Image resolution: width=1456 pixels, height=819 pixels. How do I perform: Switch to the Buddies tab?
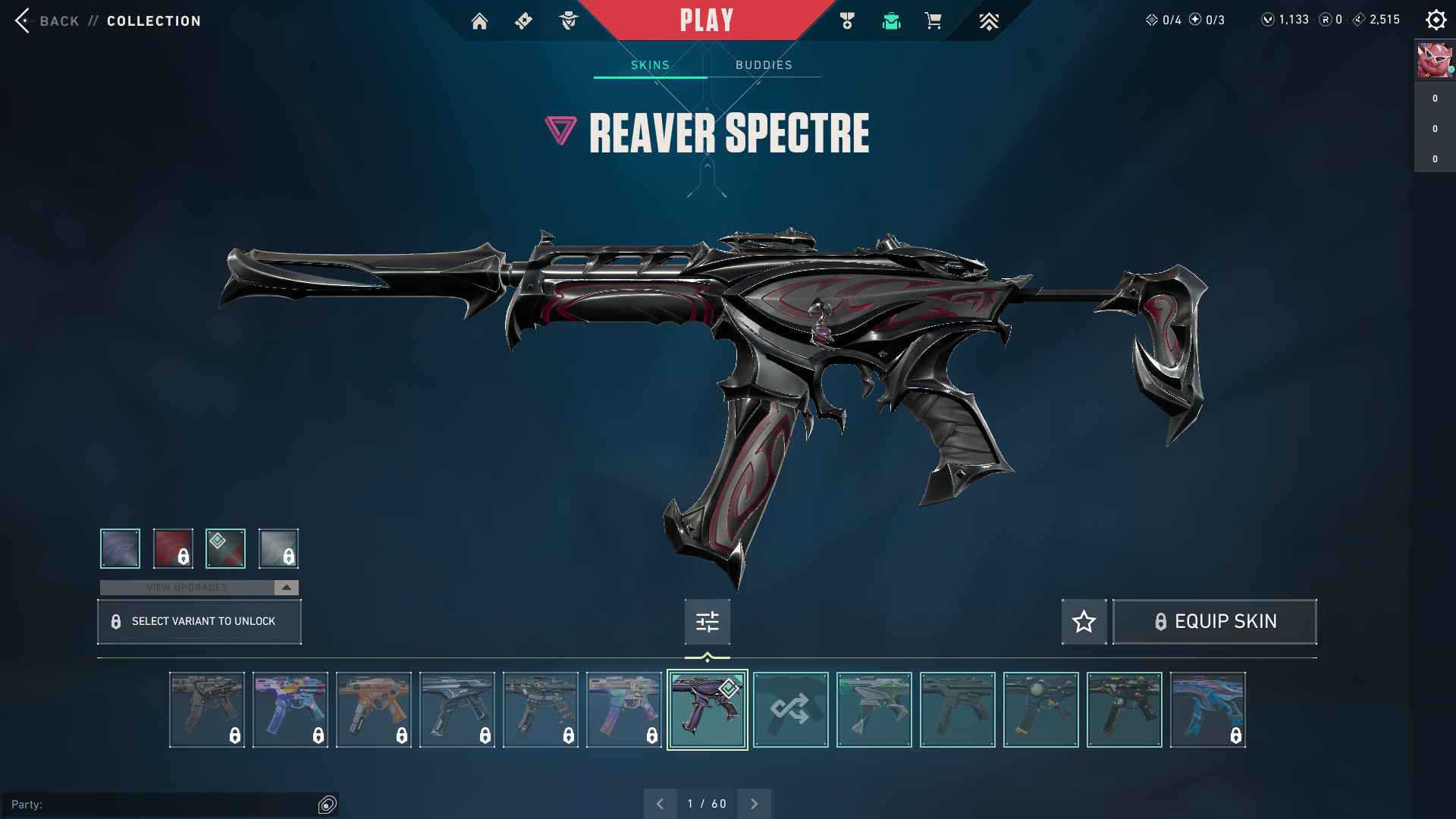tap(764, 65)
